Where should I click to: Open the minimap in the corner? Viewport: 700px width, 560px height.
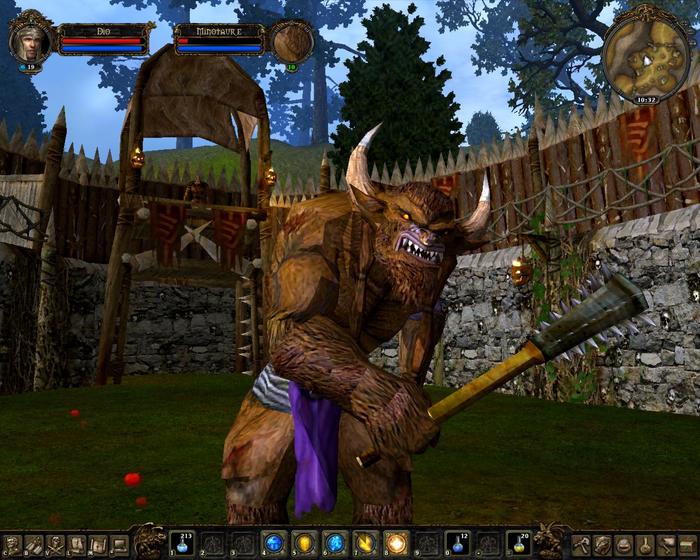(x=645, y=51)
